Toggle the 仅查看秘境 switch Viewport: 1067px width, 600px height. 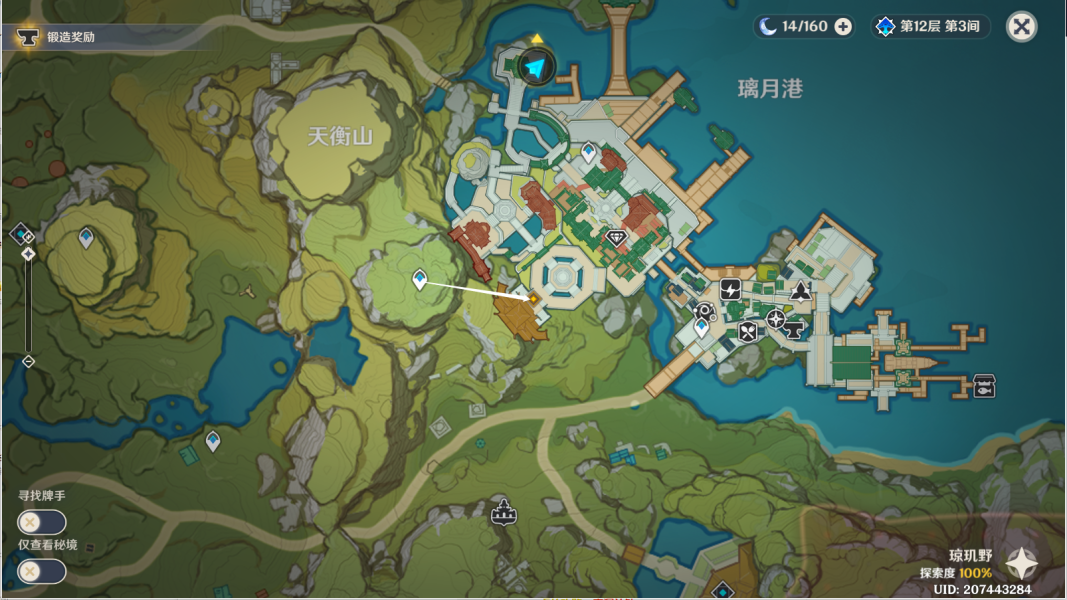point(42,571)
